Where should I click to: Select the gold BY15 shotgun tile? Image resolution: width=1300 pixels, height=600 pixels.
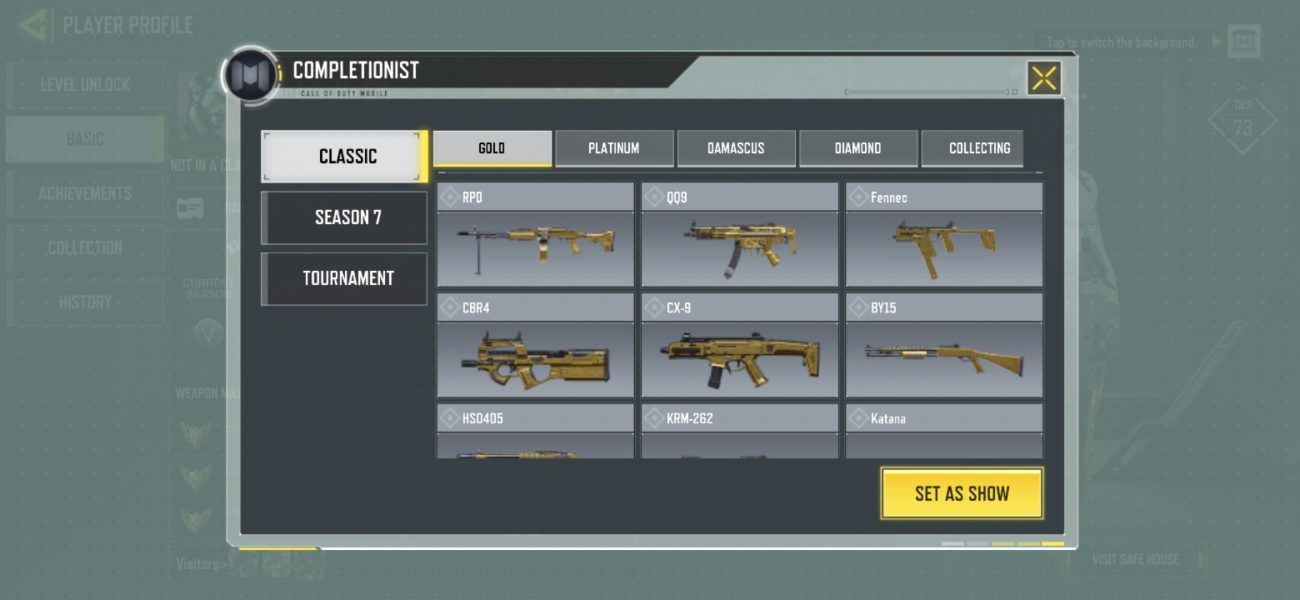pyautogui.click(x=944, y=350)
